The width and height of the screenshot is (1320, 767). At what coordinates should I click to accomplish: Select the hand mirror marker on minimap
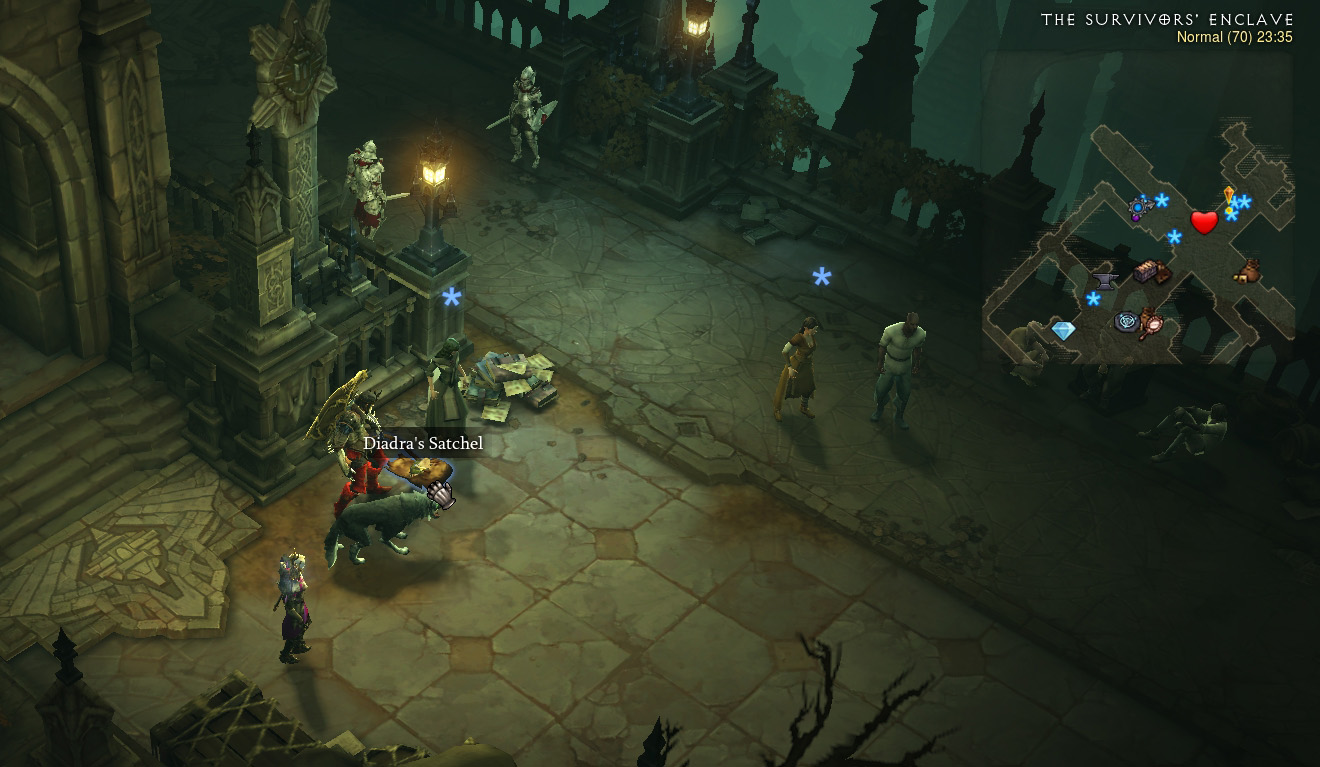[x=1154, y=324]
